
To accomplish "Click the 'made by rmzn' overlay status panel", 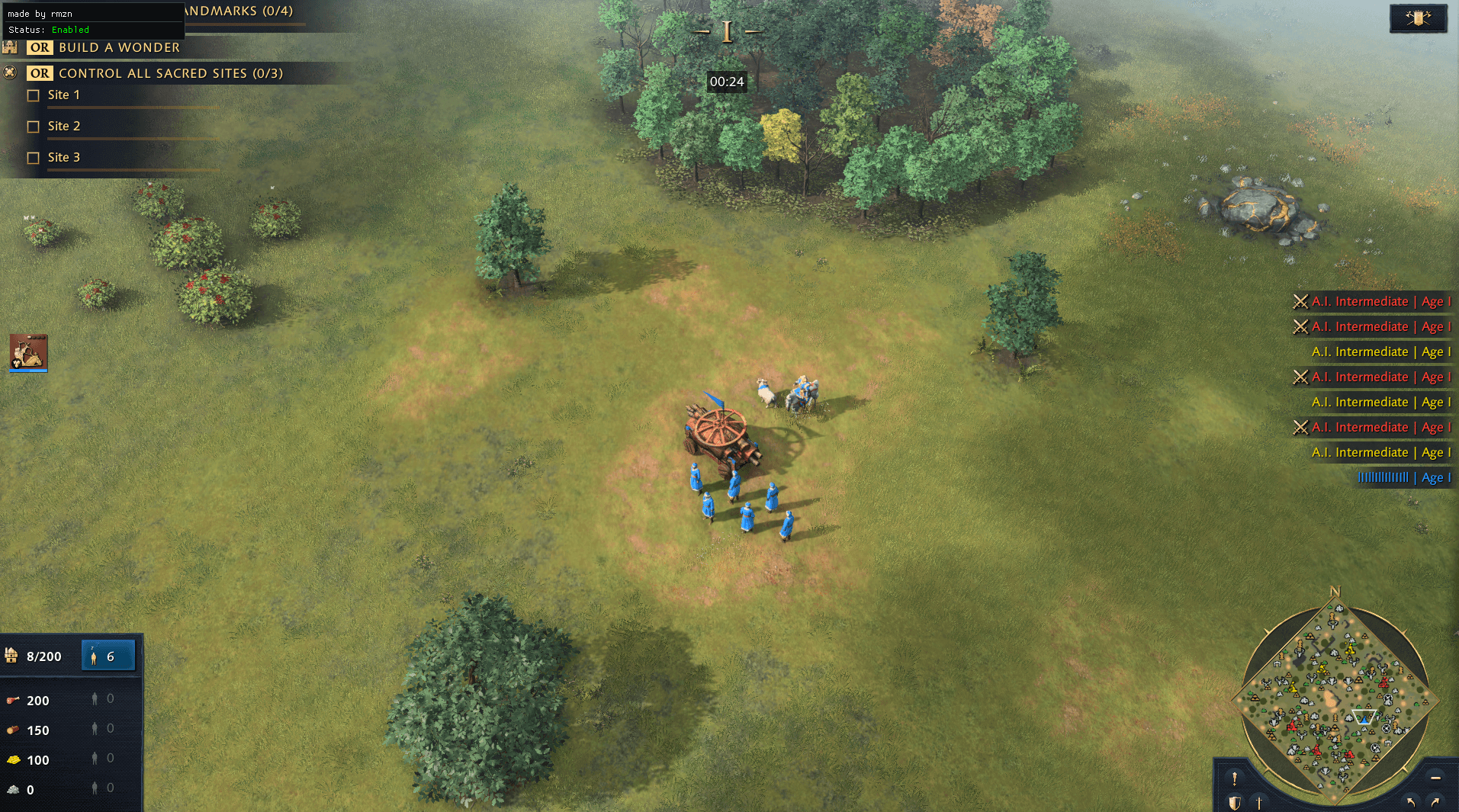I will point(92,21).
